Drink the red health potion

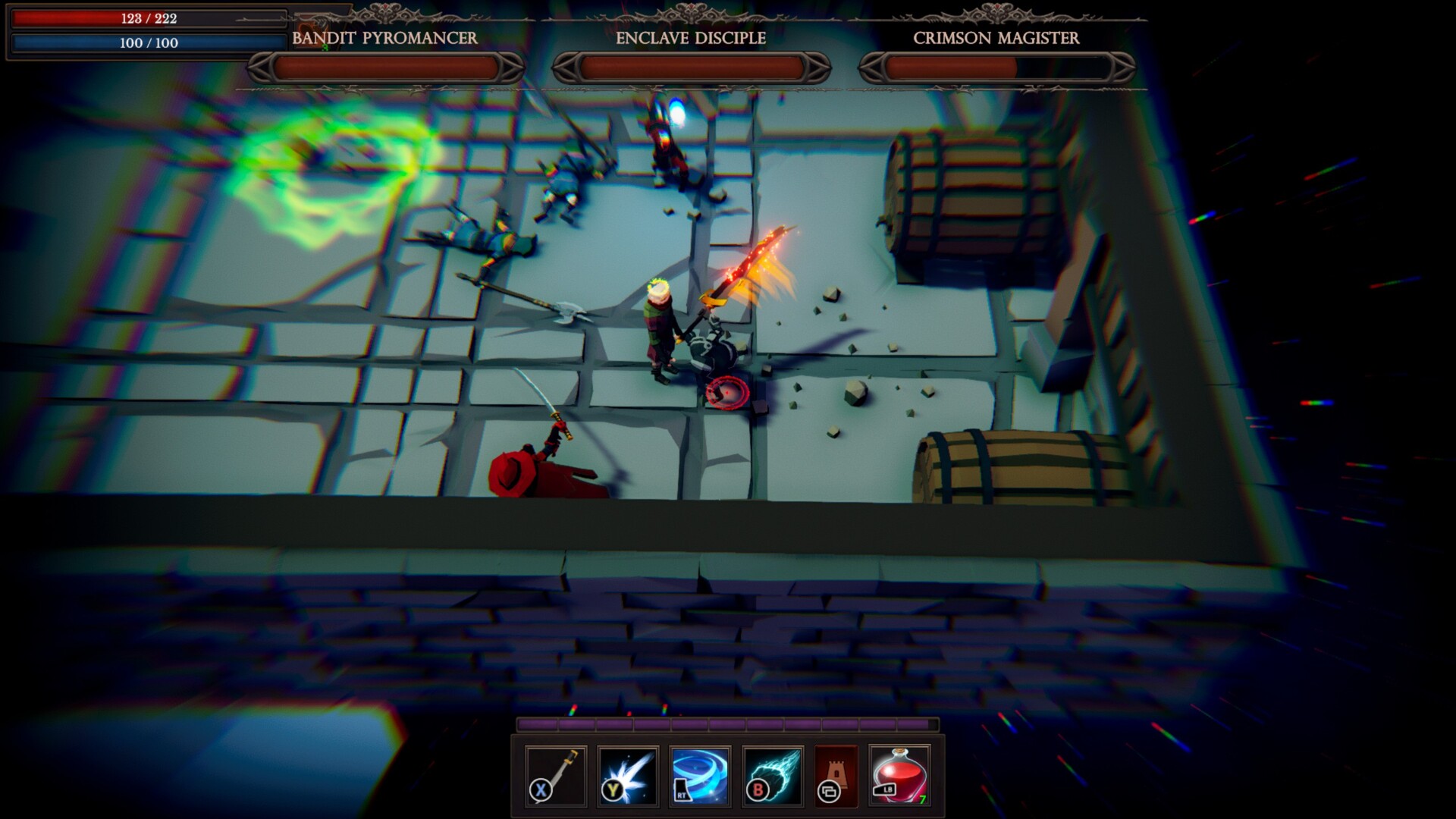pos(900,776)
